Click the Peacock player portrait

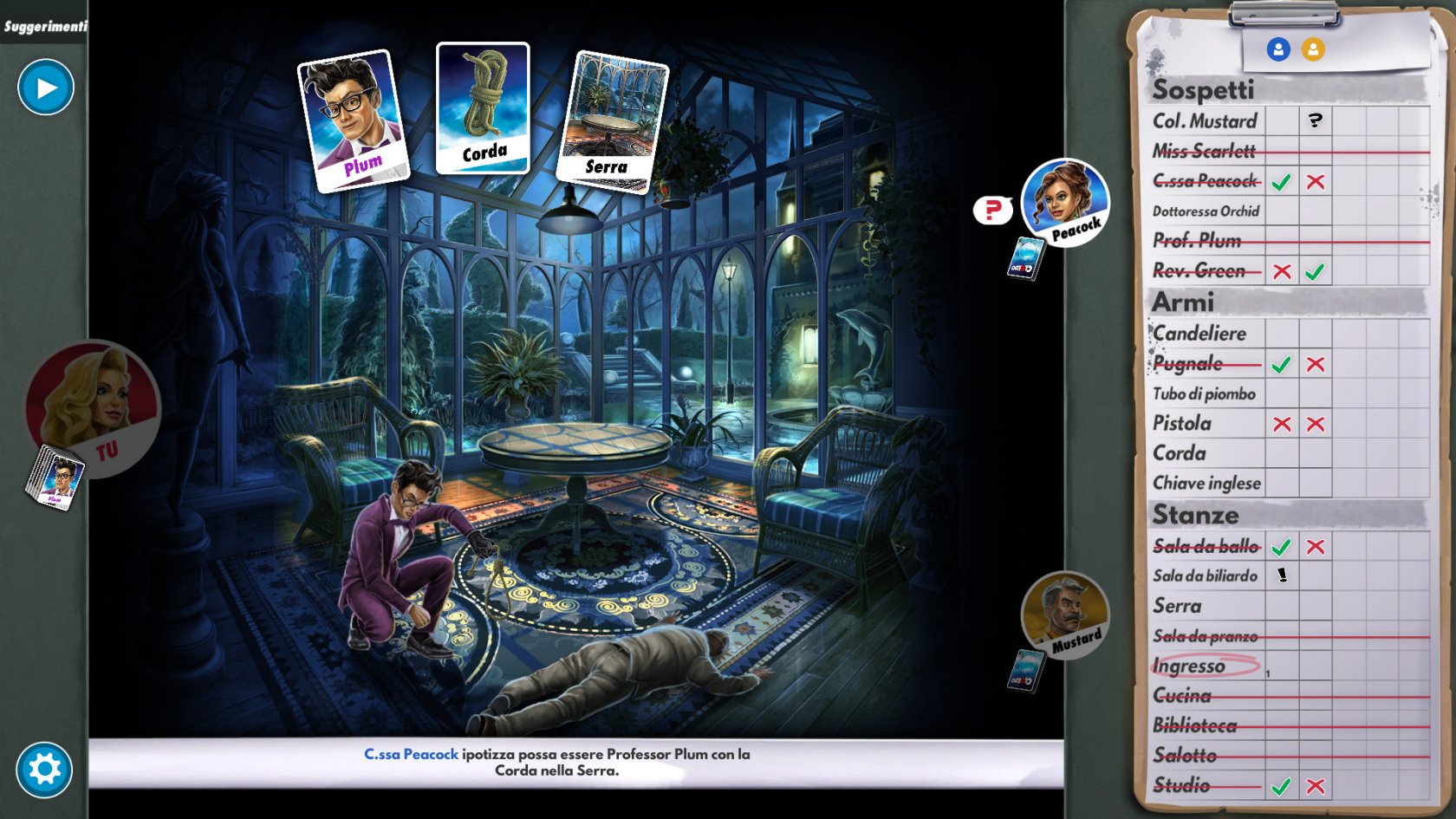pos(1065,202)
